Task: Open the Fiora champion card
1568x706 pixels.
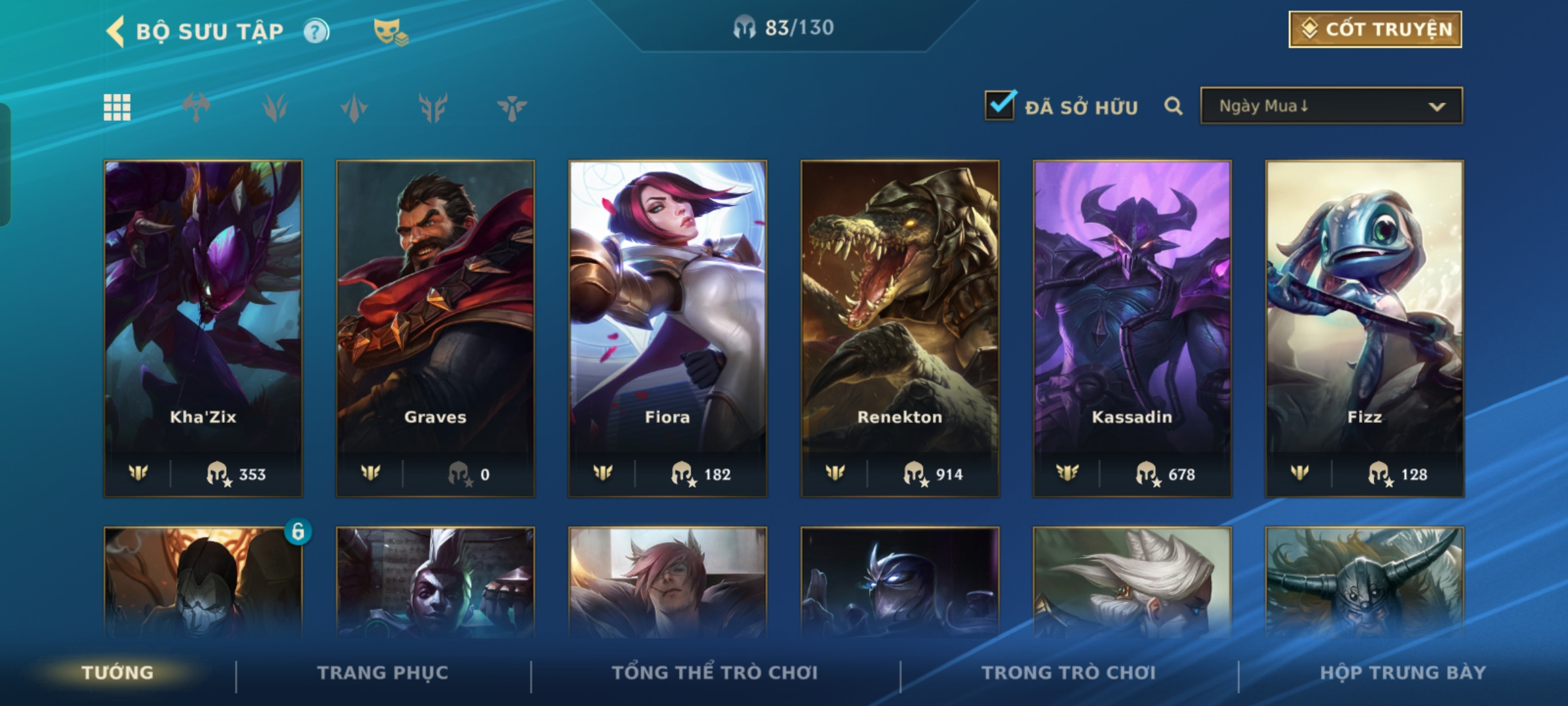Action: tap(668, 328)
